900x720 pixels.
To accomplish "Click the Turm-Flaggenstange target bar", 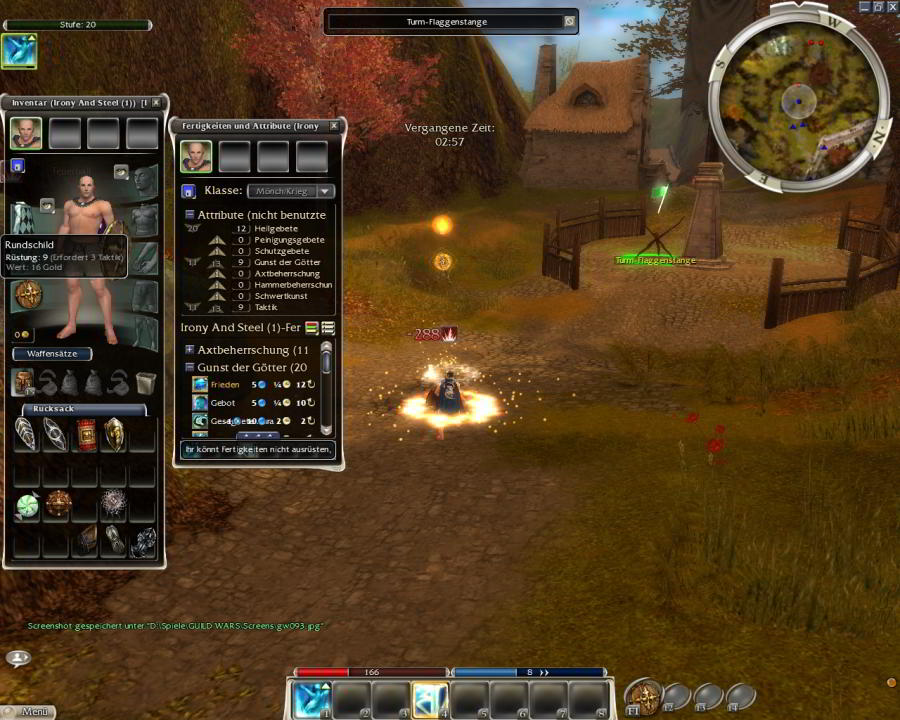I will coord(451,21).
